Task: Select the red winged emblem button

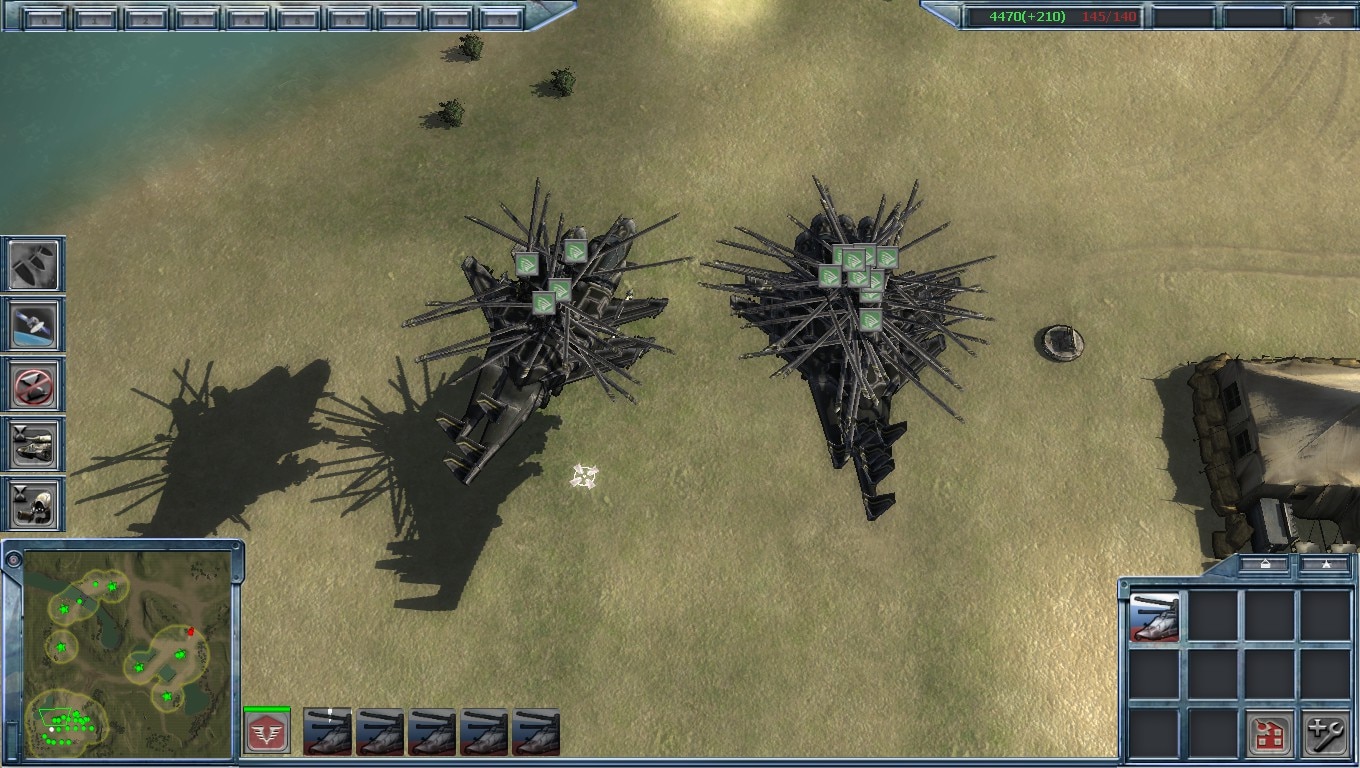Action: click(x=267, y=734)
